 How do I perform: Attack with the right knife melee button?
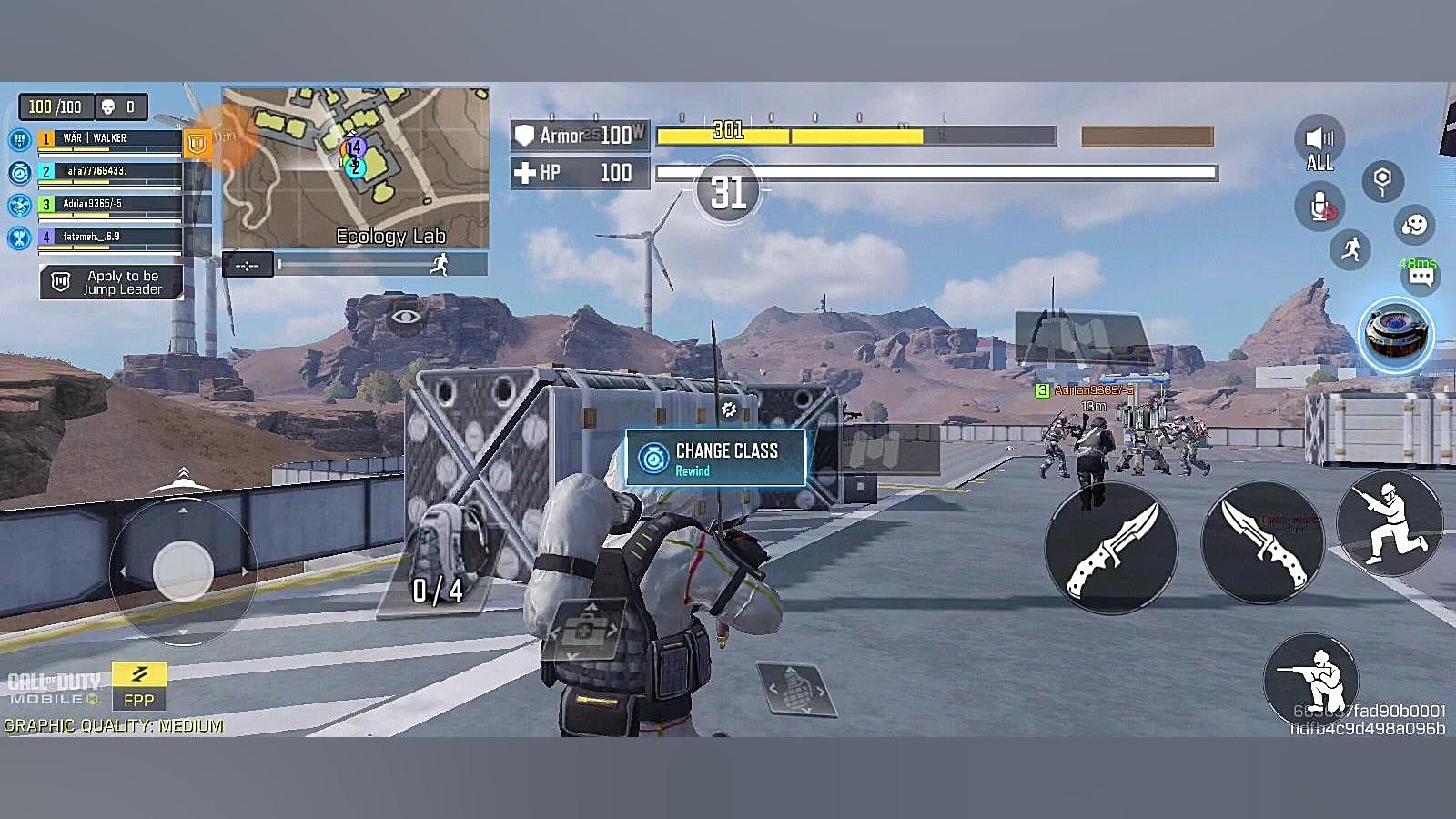point(1263,541)
